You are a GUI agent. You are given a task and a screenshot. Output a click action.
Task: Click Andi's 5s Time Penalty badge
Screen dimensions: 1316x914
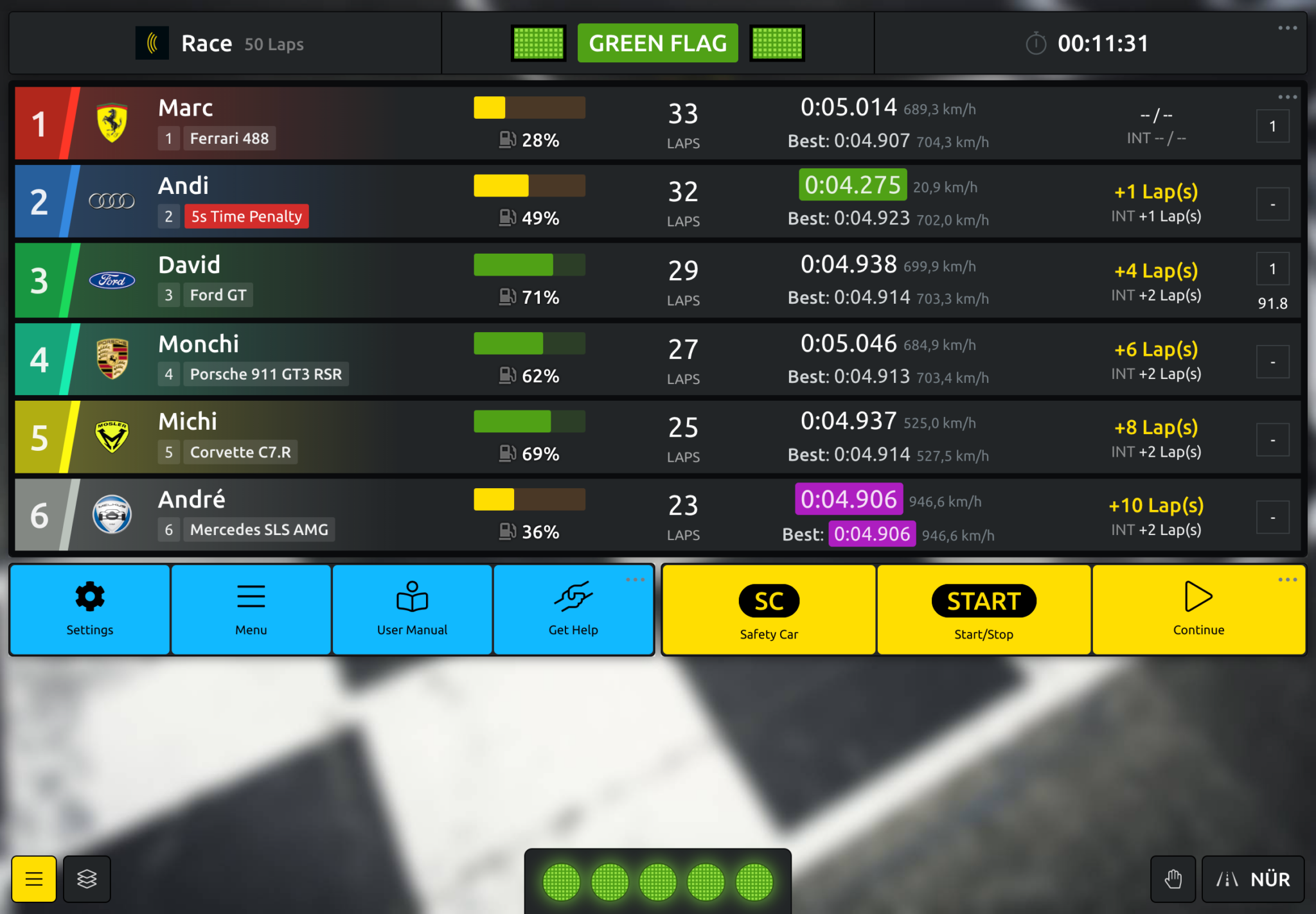(246, 216)
